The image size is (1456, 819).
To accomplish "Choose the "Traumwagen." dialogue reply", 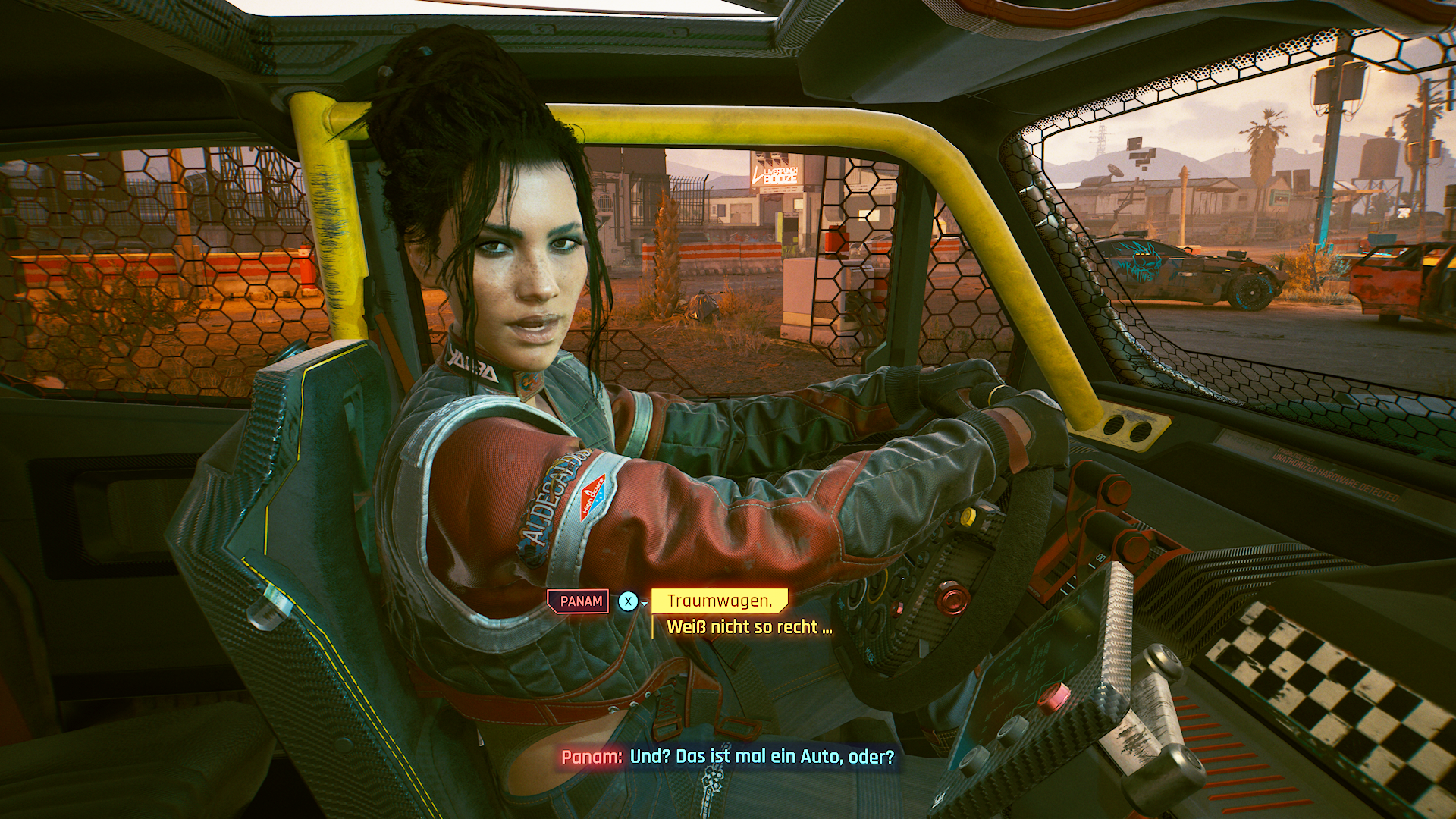I will point(719,601).
